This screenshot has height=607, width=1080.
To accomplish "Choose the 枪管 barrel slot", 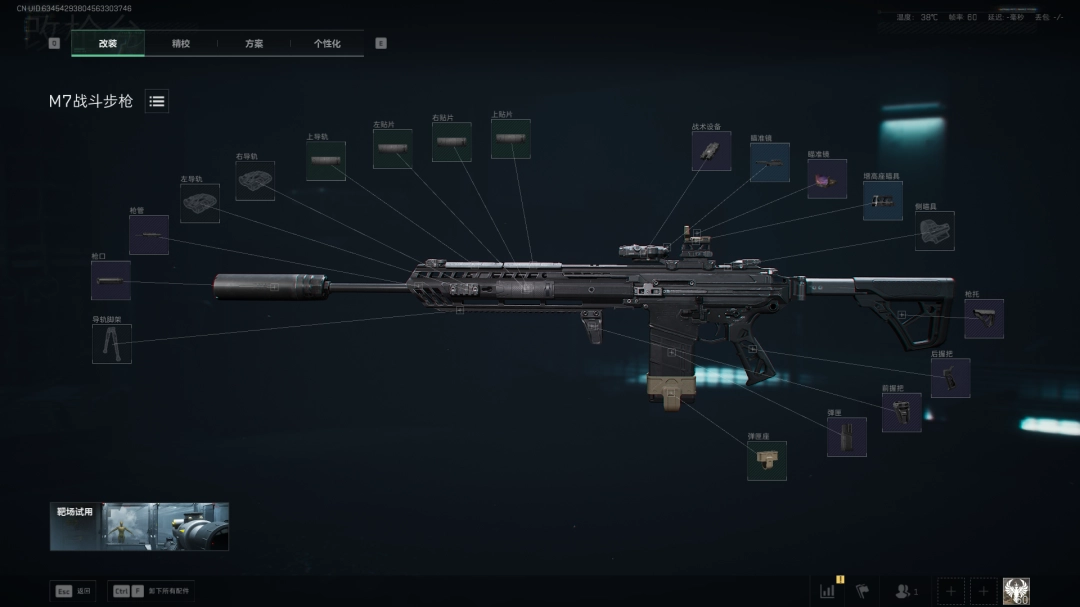I will point(149,235).
